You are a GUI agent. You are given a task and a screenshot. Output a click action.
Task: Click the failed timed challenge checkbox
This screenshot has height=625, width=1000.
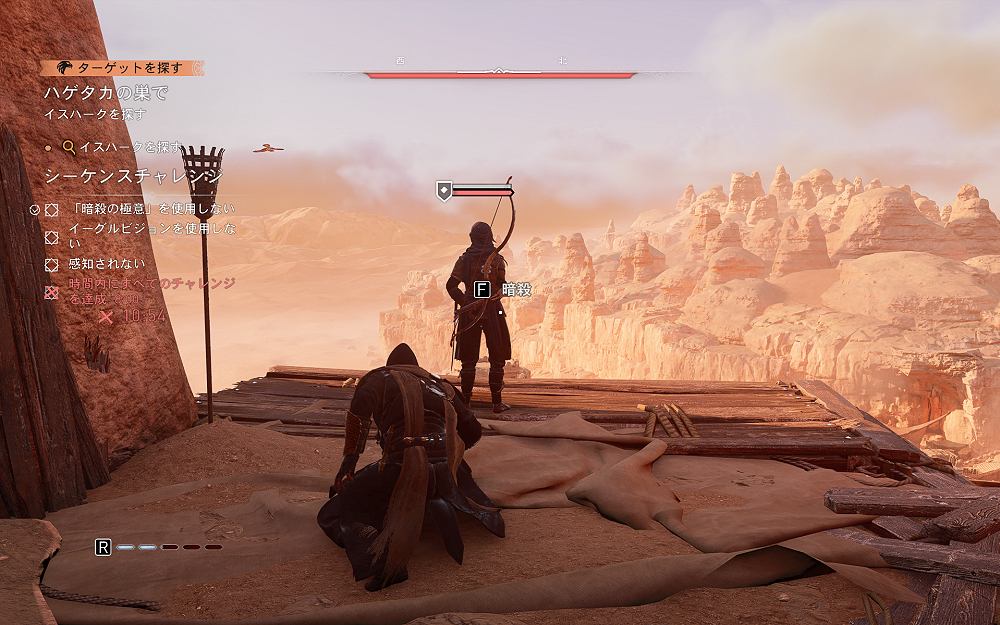click(52, 292)
